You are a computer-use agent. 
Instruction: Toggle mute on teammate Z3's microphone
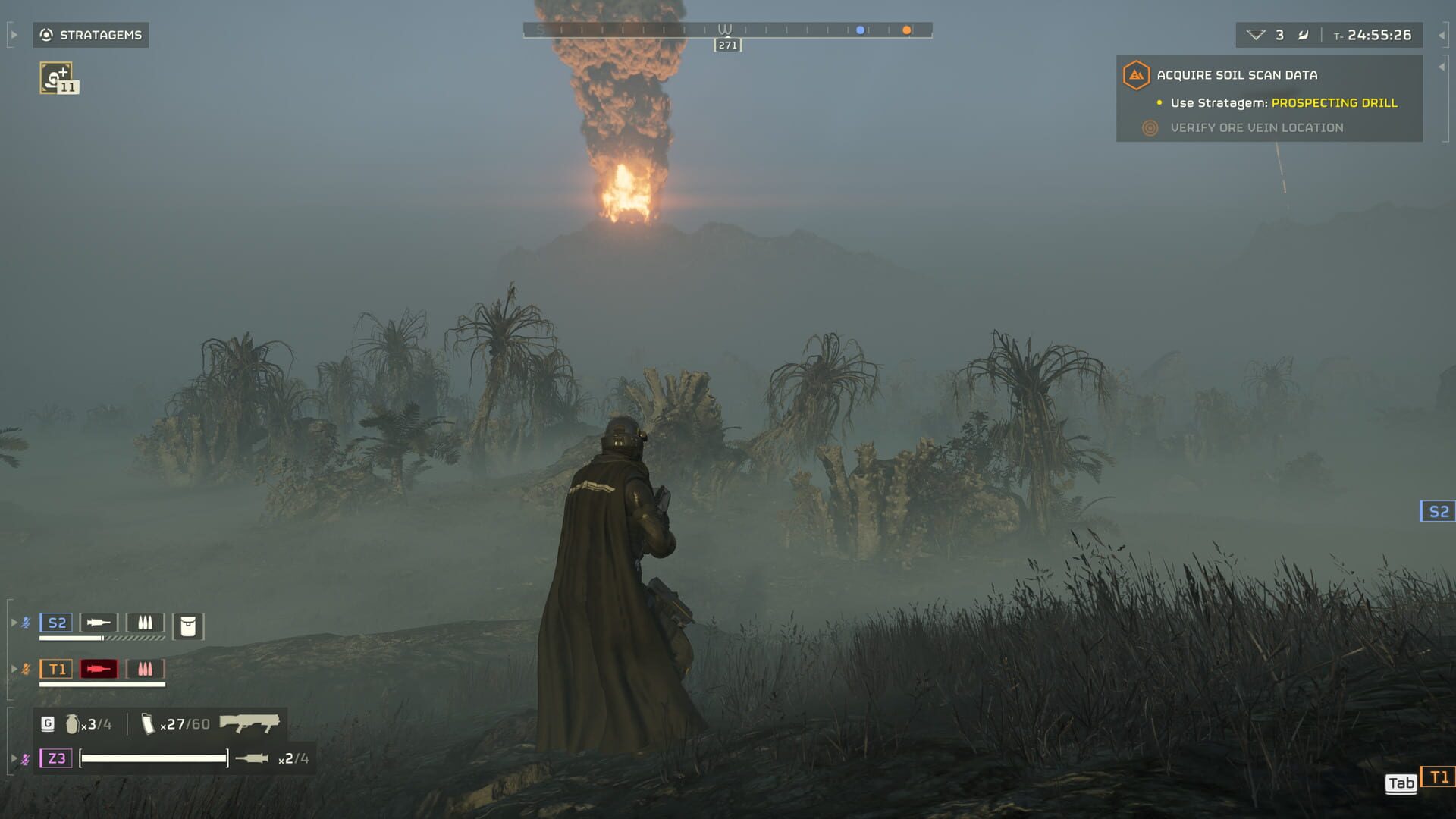pyautogui.click(x=27, y=757)
